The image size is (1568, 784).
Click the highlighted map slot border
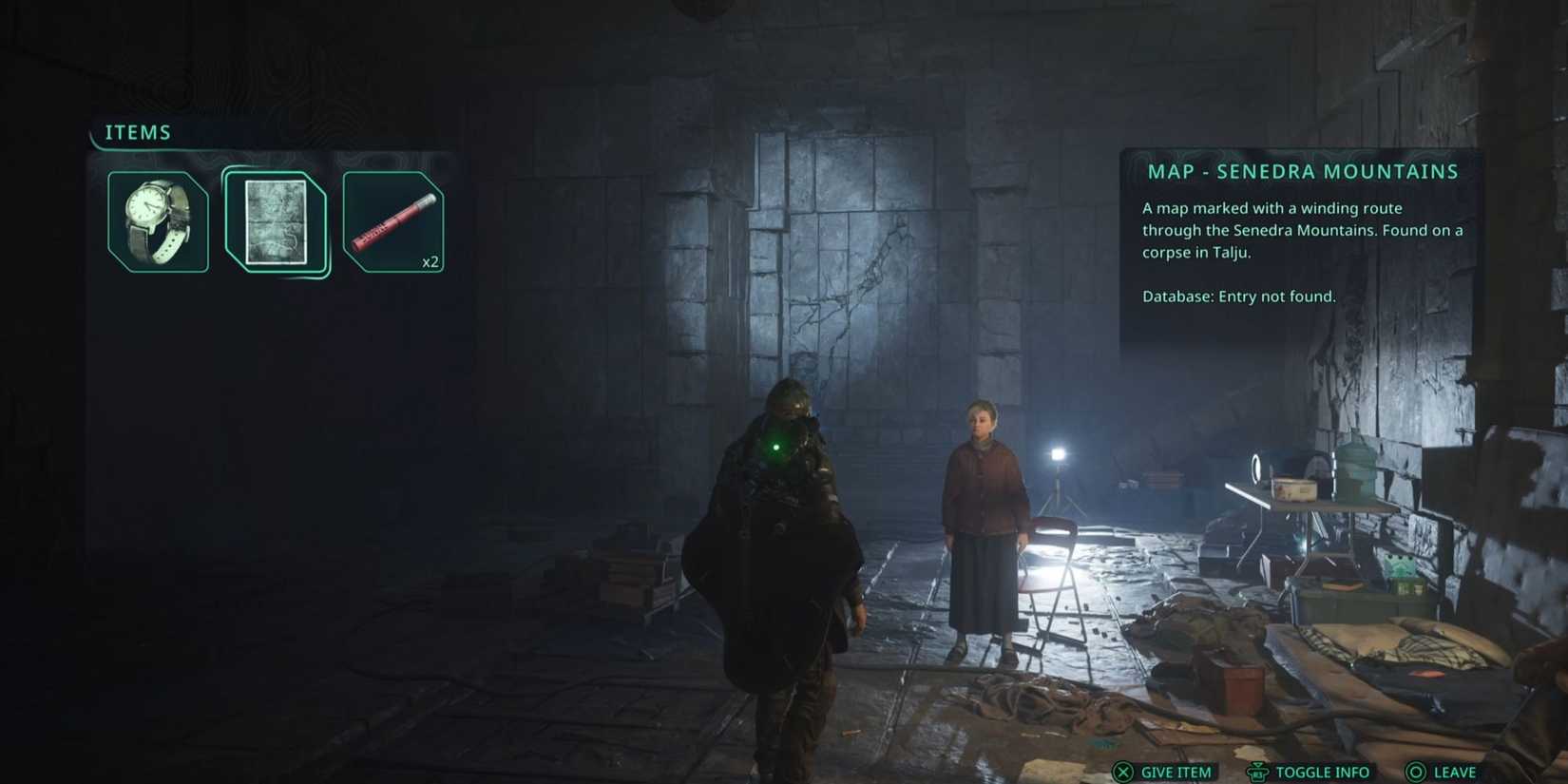point(277,173)
